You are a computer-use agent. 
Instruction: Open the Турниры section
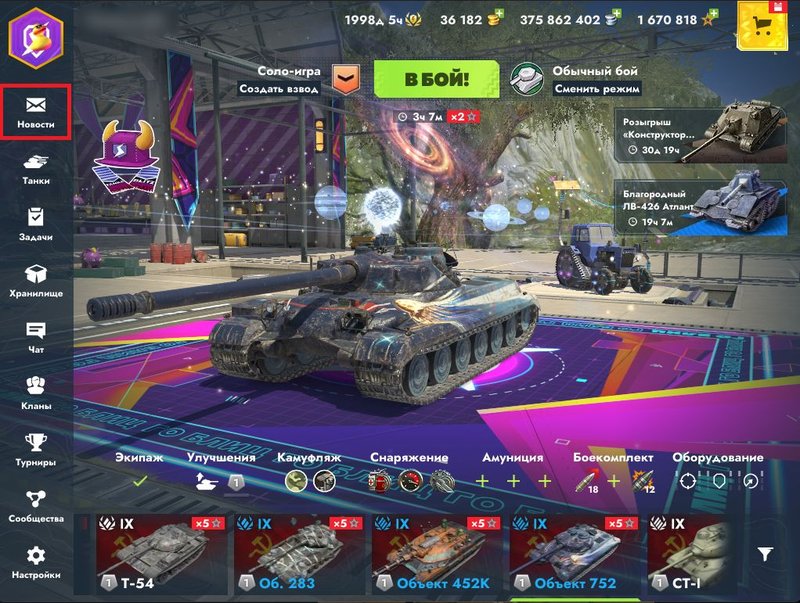pyautogui.click(x=36, y=449)
